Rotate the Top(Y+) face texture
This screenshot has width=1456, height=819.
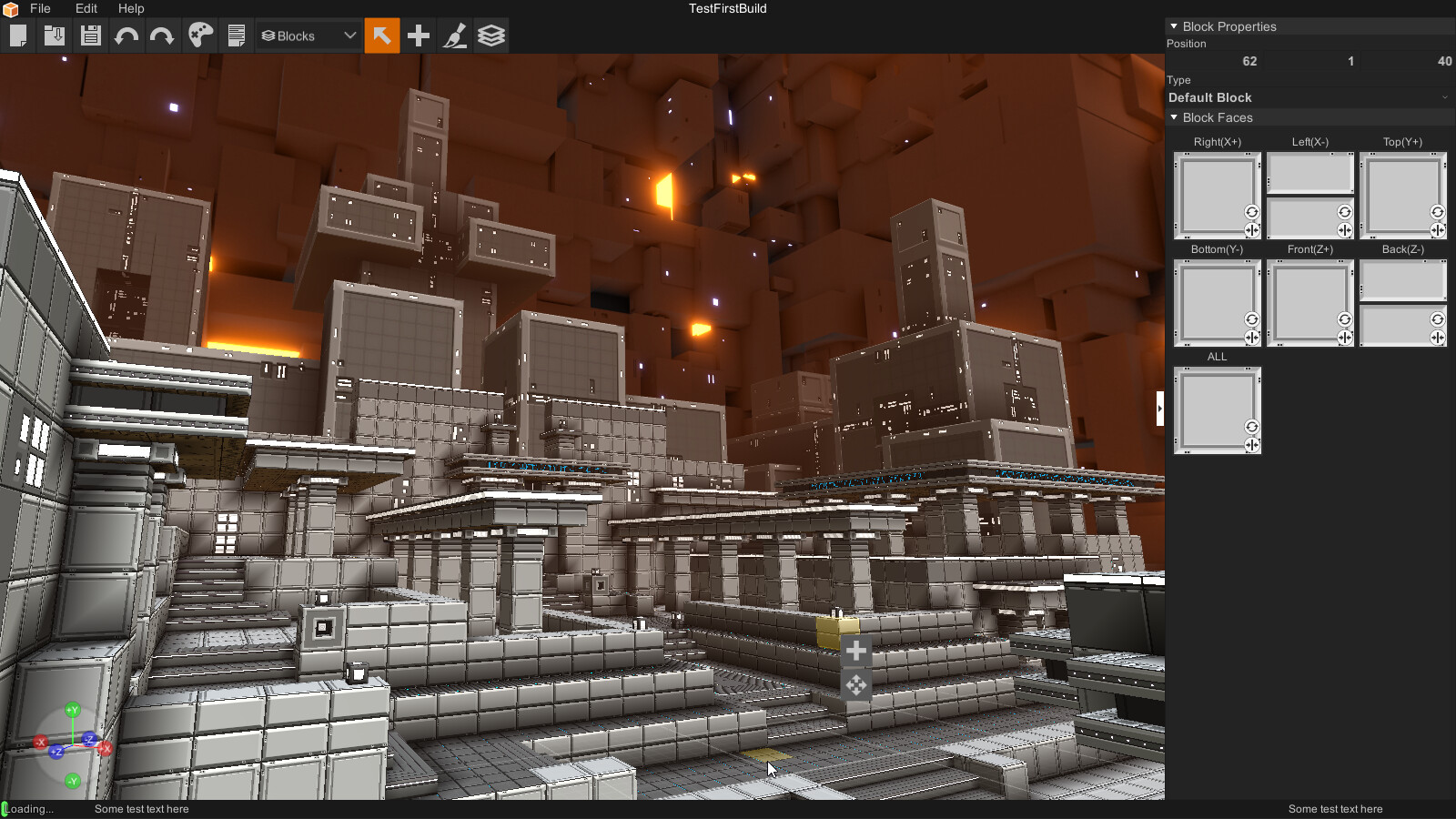coord(1437,212)
